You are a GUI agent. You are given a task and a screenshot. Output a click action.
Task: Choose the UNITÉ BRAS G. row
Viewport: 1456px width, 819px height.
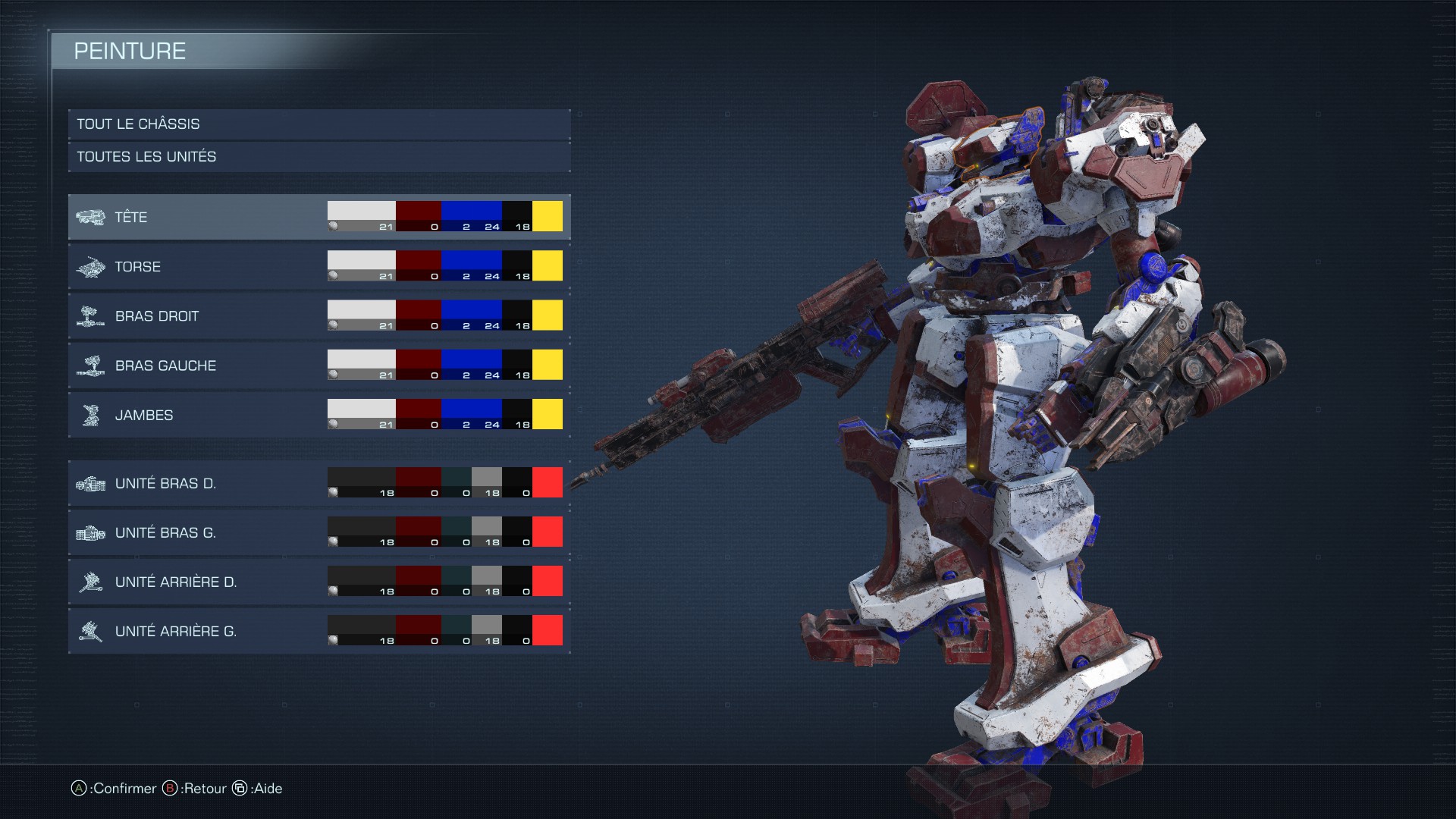197,532
